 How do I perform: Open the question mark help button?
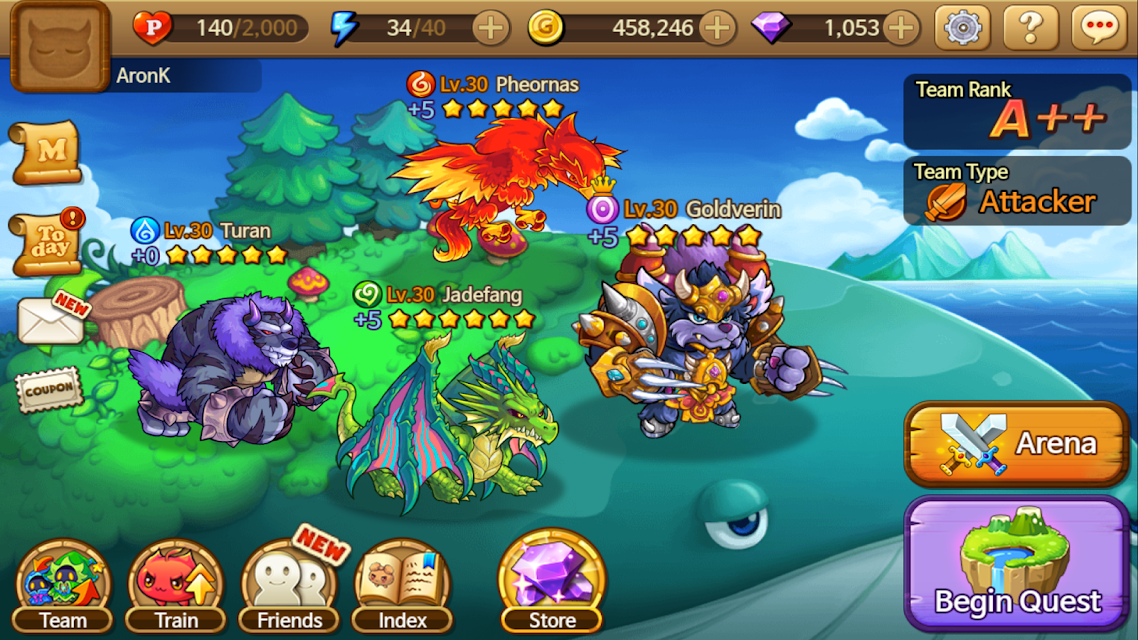[1030, 28]
